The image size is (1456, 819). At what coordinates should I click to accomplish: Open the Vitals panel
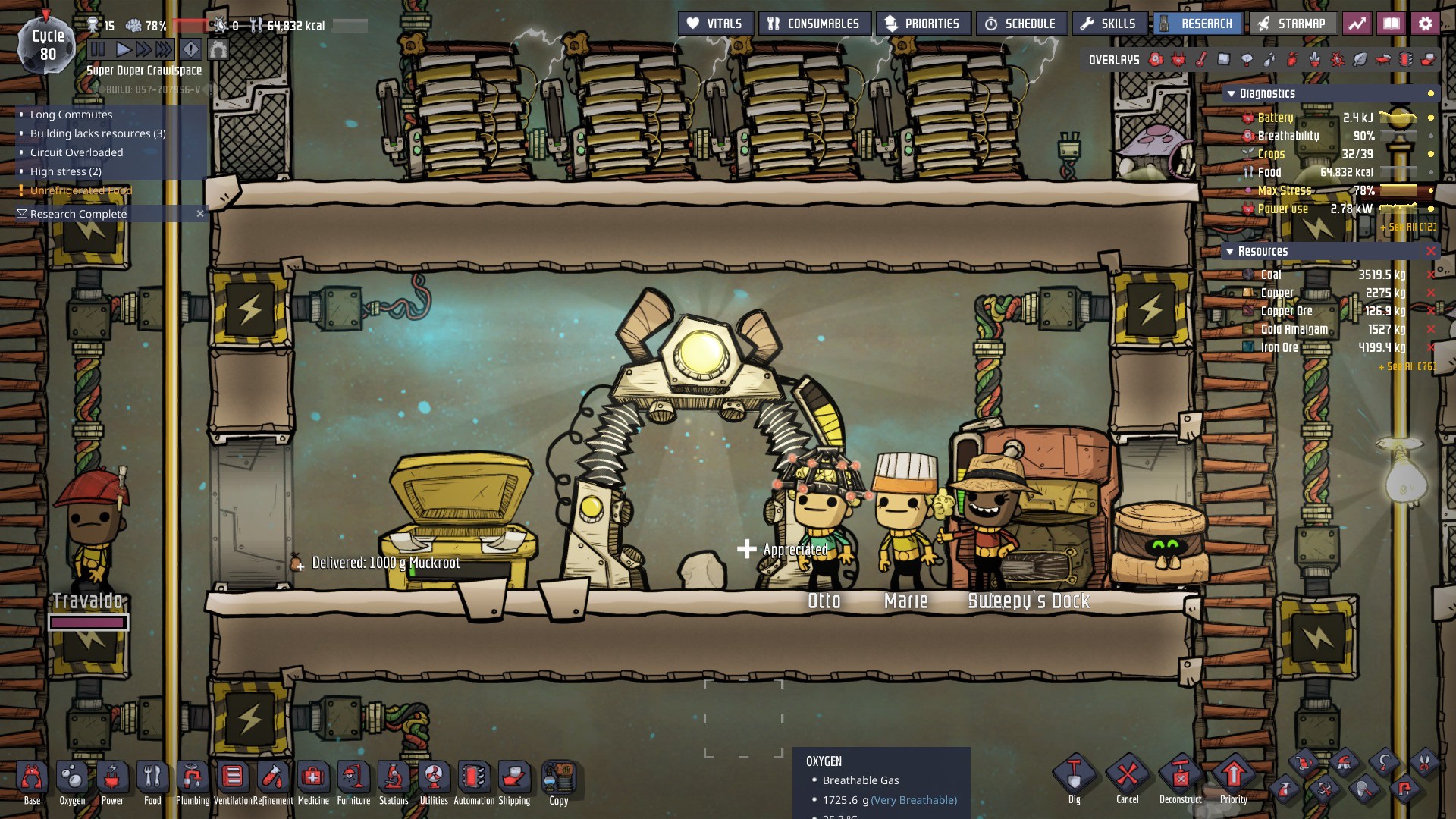714,24
